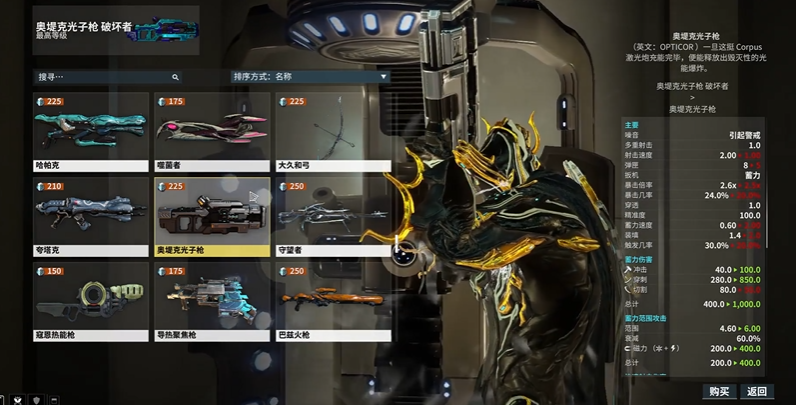The image size is (796, 405).
Task: Choose the 噬菌者 weapon tile
Action: [211, 132]
